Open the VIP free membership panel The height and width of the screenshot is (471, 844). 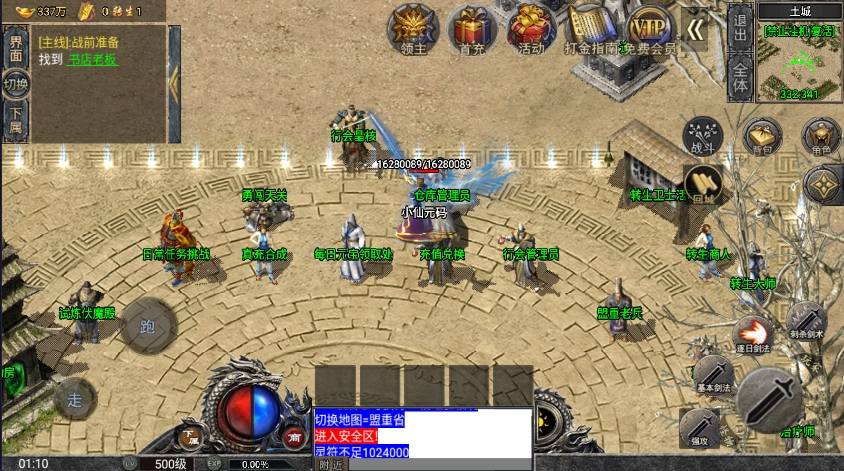[652, 27]
